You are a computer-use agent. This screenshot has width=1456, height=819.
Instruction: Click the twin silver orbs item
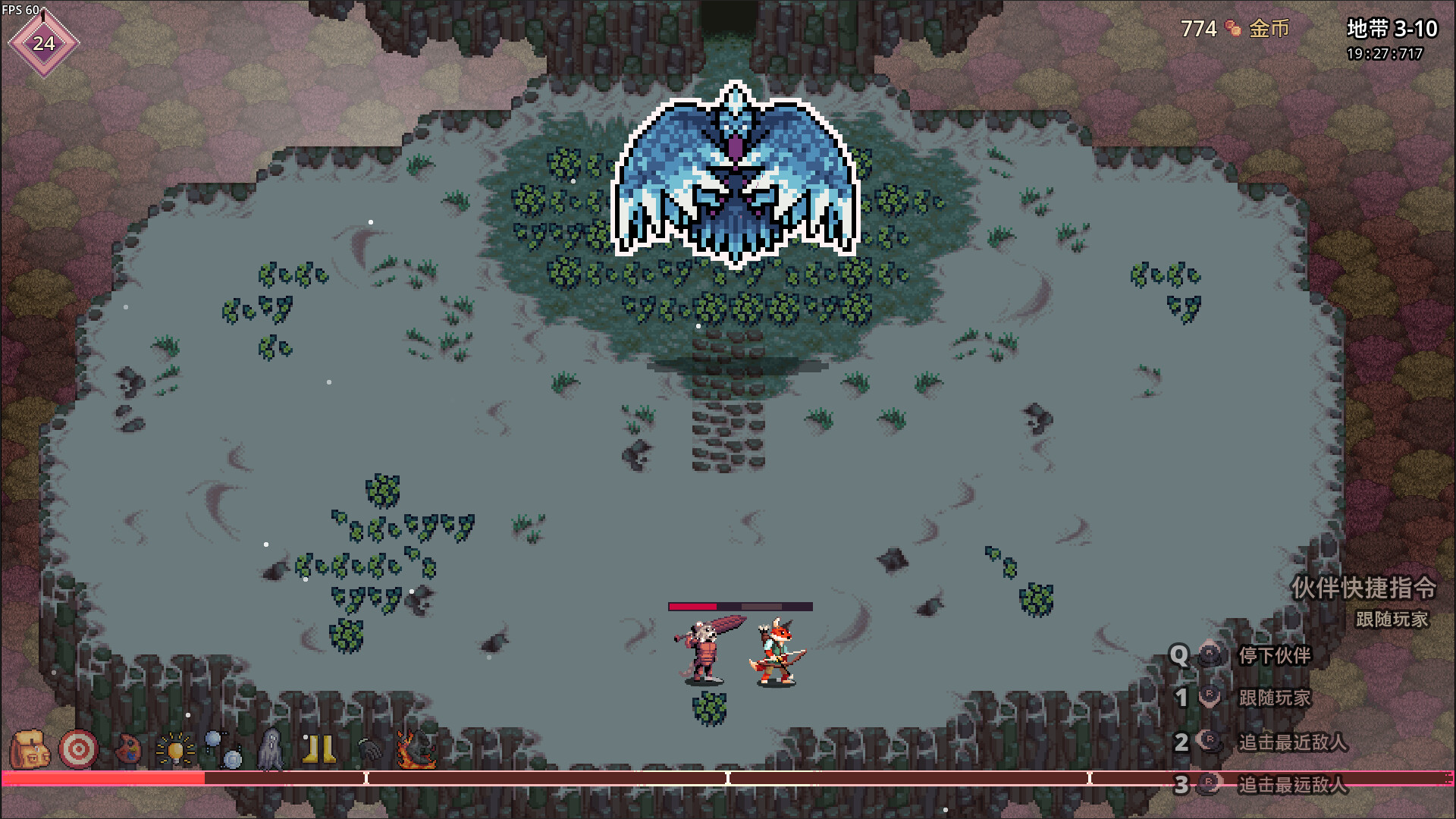coord(224,749)
